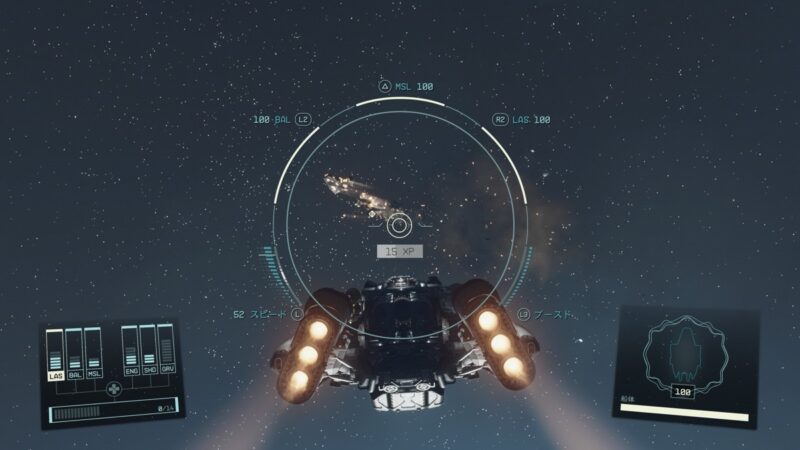Select the BAL ballistic power column

pyautogui.click(x=75, y=354)
